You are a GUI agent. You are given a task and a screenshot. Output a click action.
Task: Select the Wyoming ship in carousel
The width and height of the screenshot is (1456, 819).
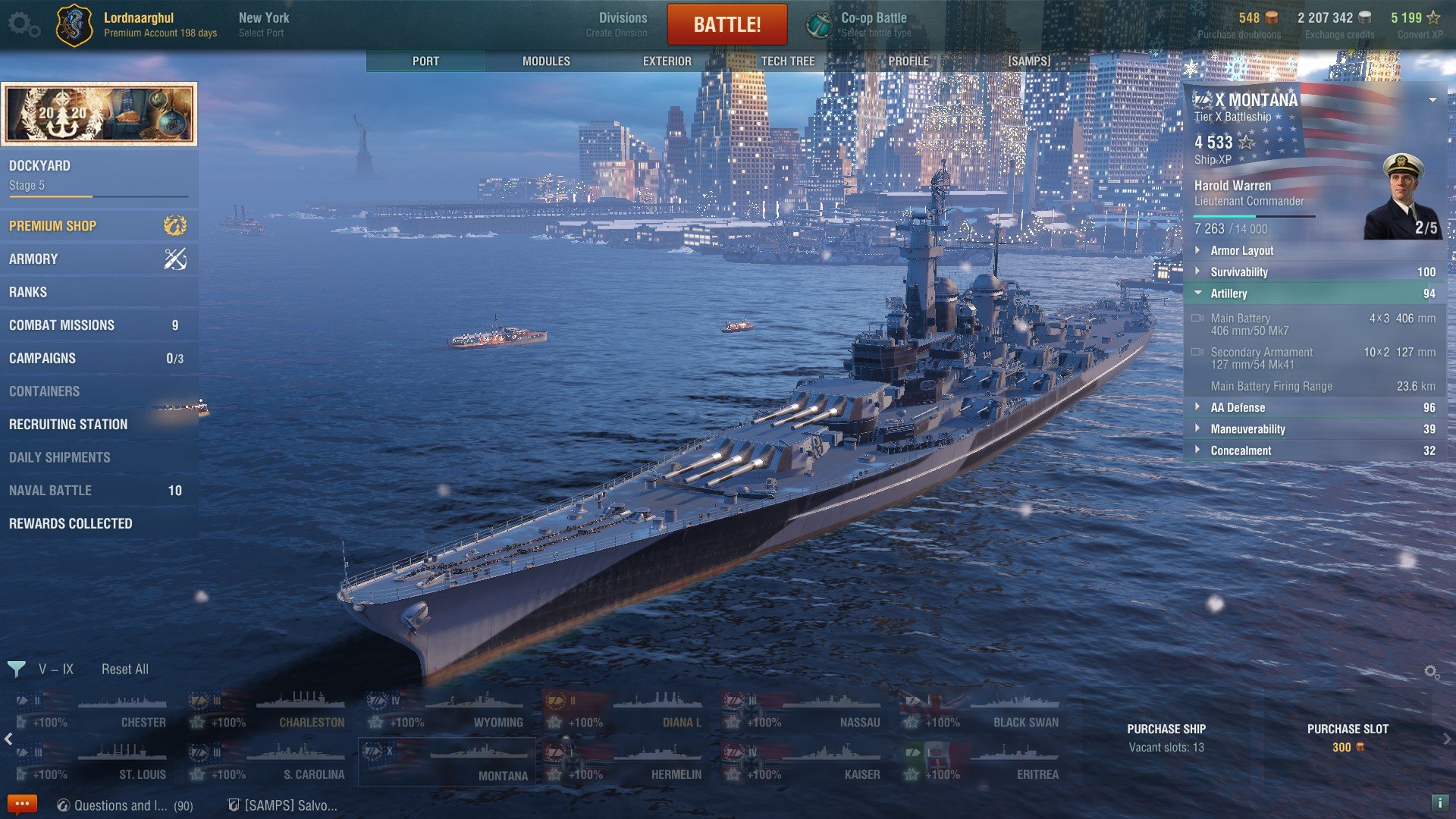[x=447, y=711]
